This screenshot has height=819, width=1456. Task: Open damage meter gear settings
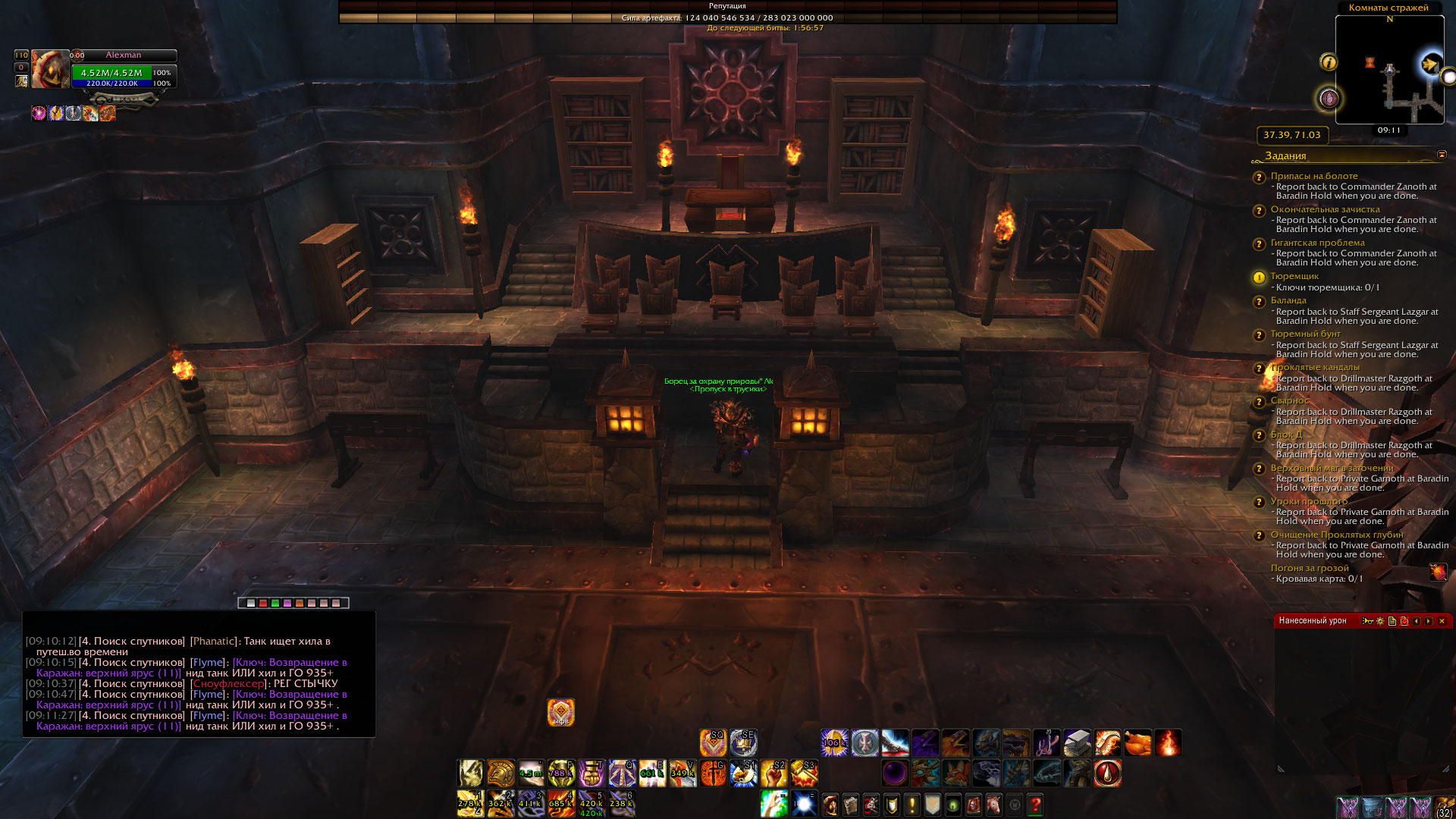(1380, 621)
